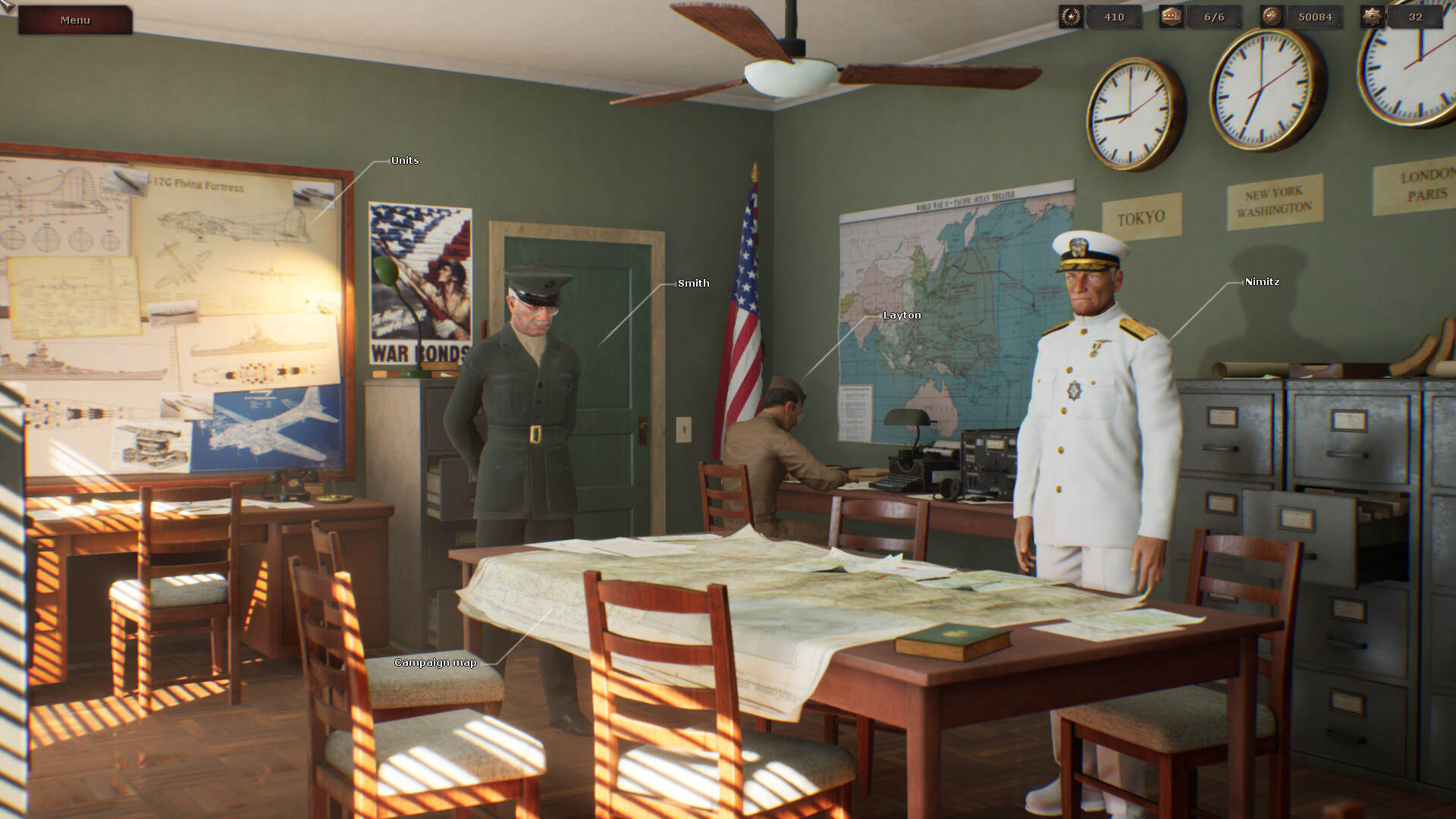This screenshot has width=1456, height=819.
Task: Click the Smith character label
Action: click(x=694, y=283)
